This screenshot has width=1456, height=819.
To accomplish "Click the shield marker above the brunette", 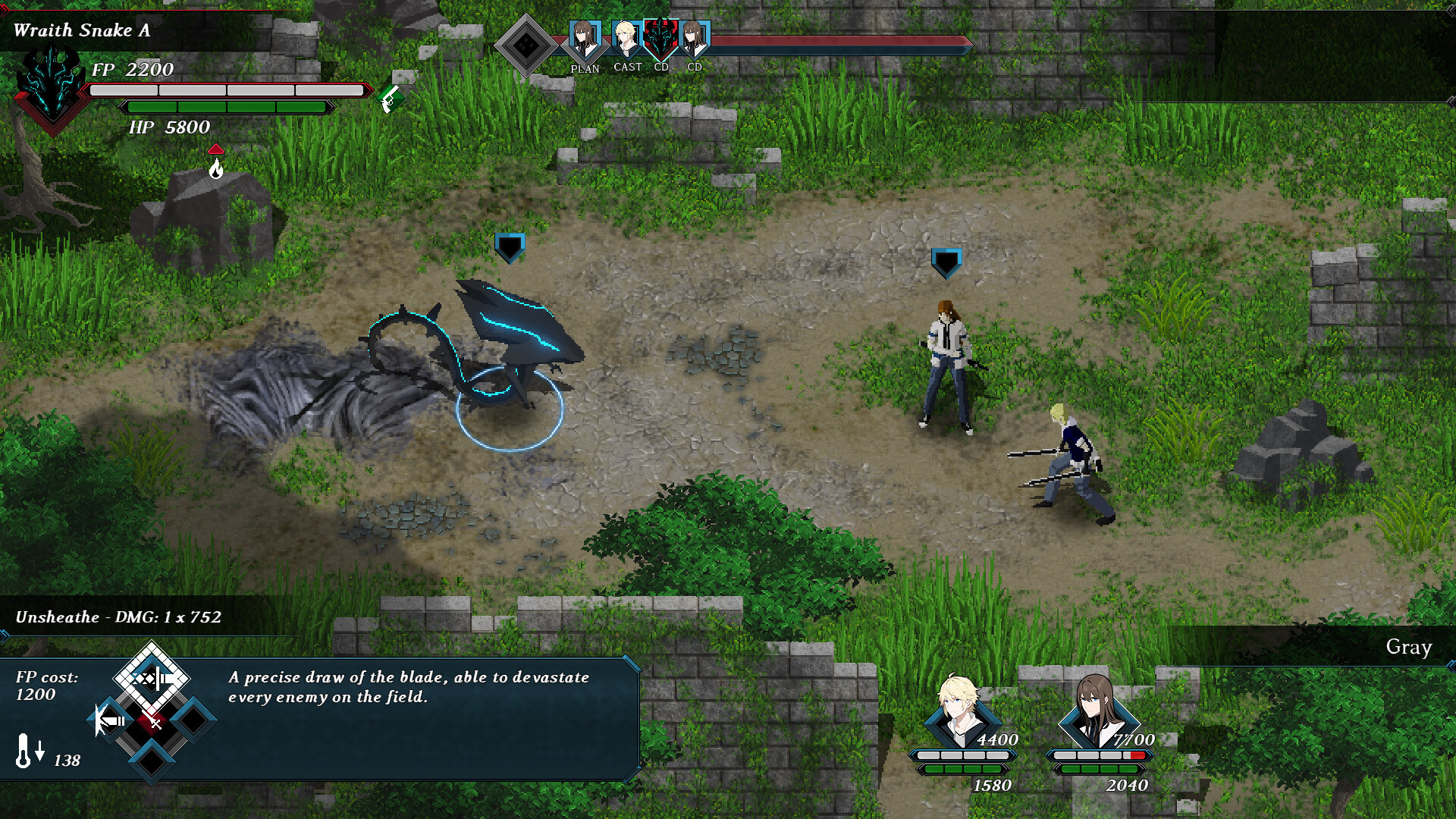I will pyautogui.click(x=946, y=262).
